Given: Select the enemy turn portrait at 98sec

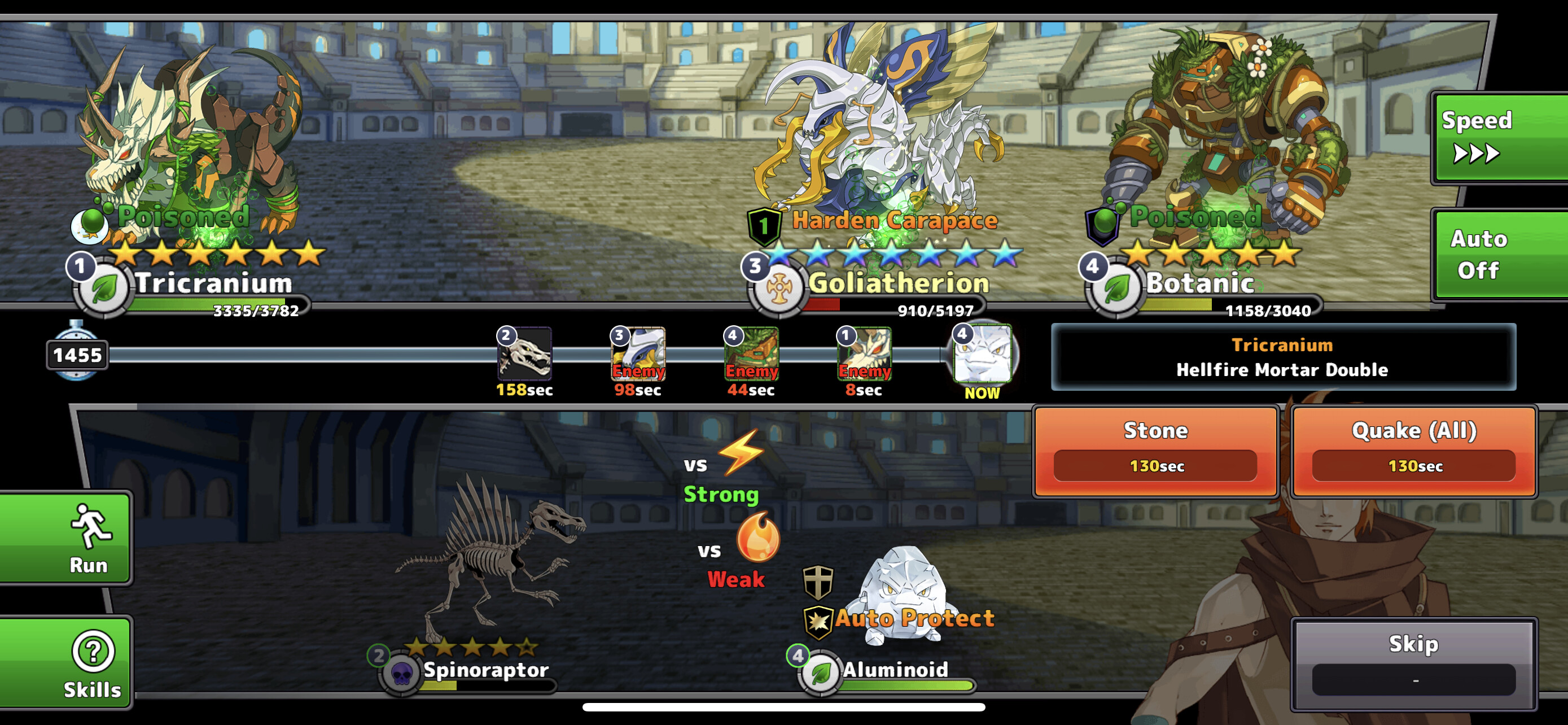Looking at the screenshot, I should [637, 353].
